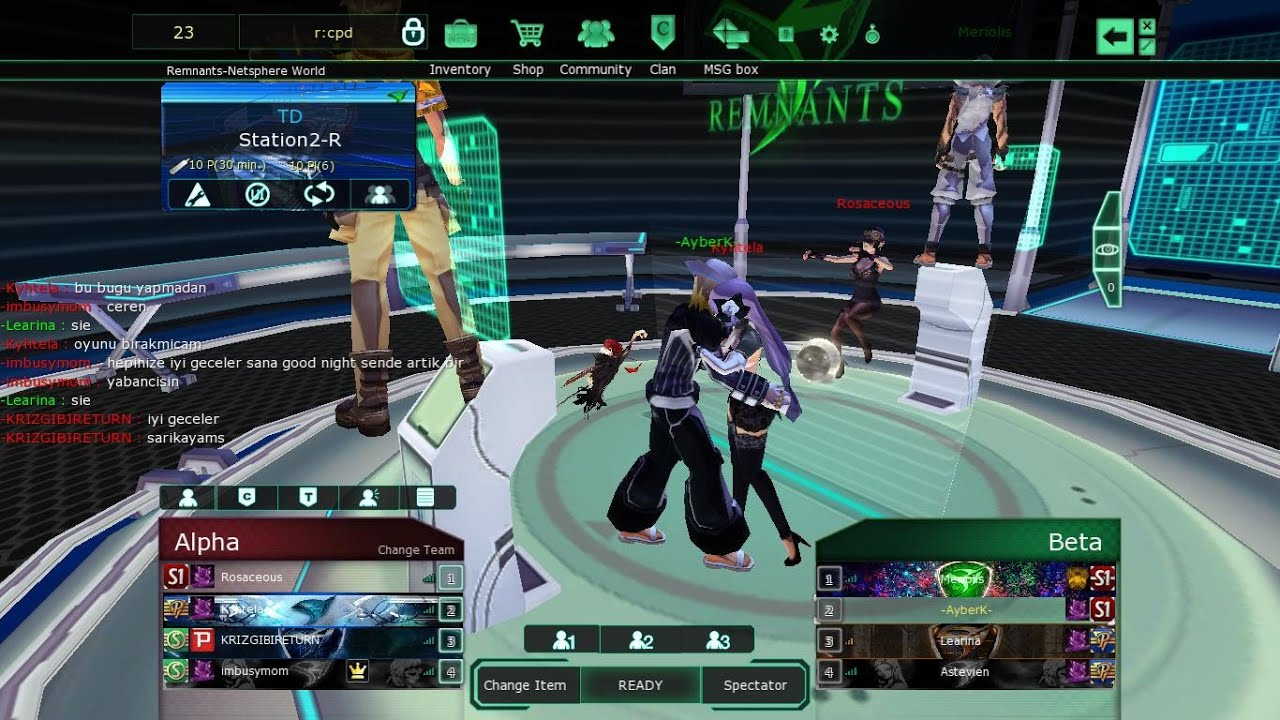
Task: Open the Community menu
Action: point(595,34)
